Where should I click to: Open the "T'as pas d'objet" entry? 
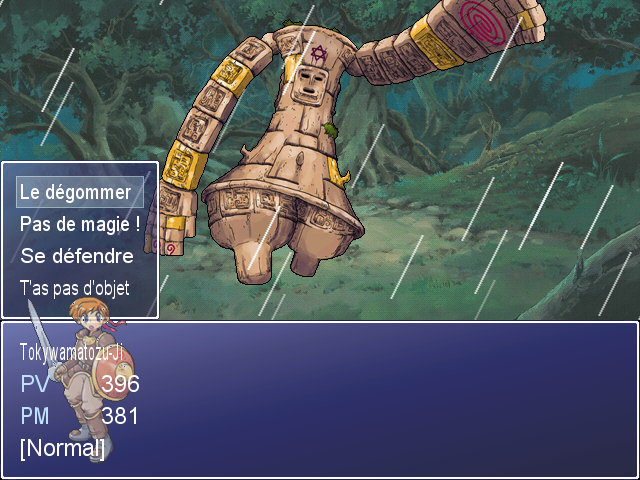click(x=75, y=288)
